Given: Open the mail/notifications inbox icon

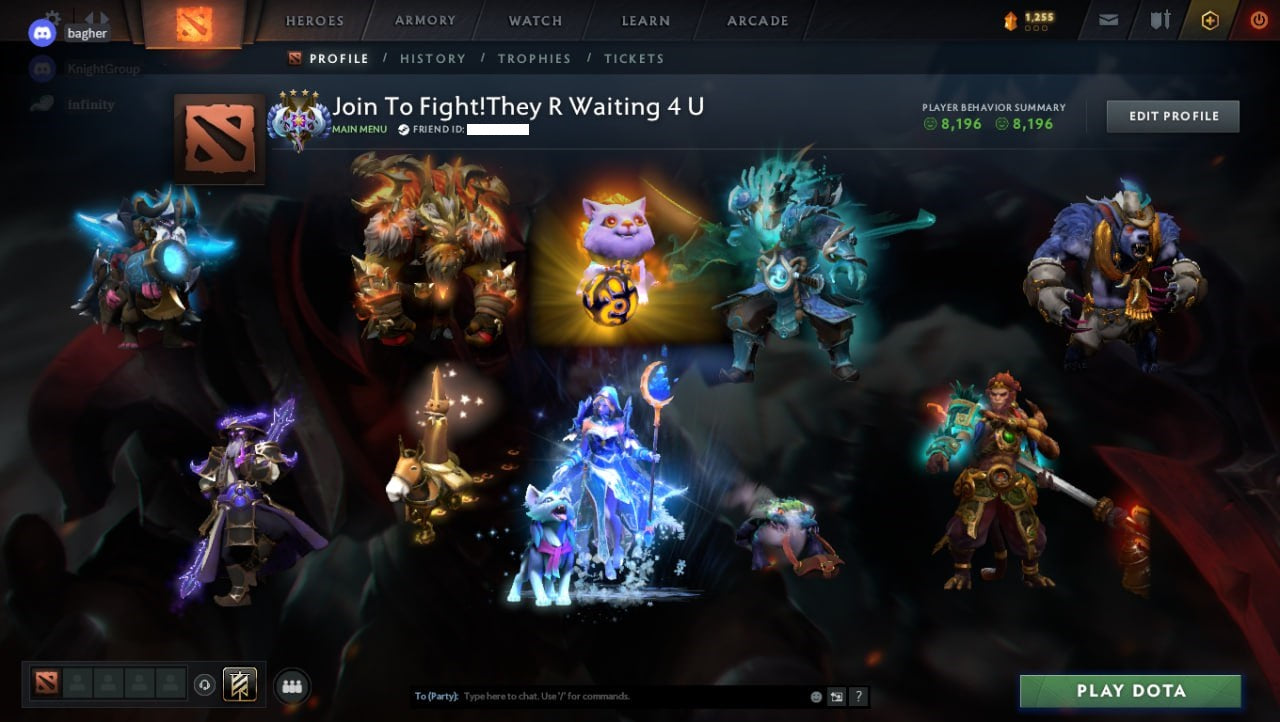Looking at the screenshot, I should [1108, 19].
